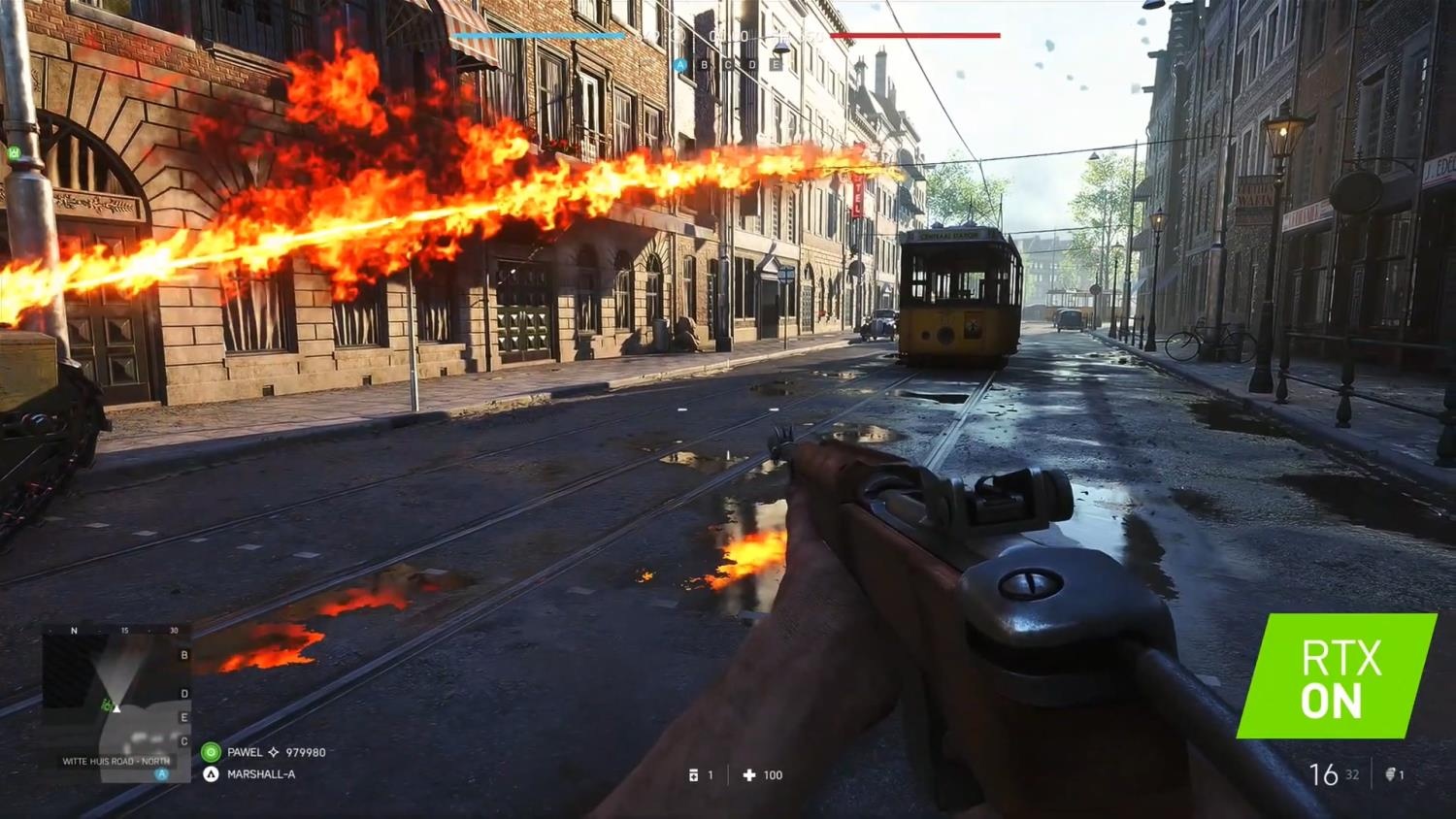Select objective E flag below the score bars

click(776, 65)
